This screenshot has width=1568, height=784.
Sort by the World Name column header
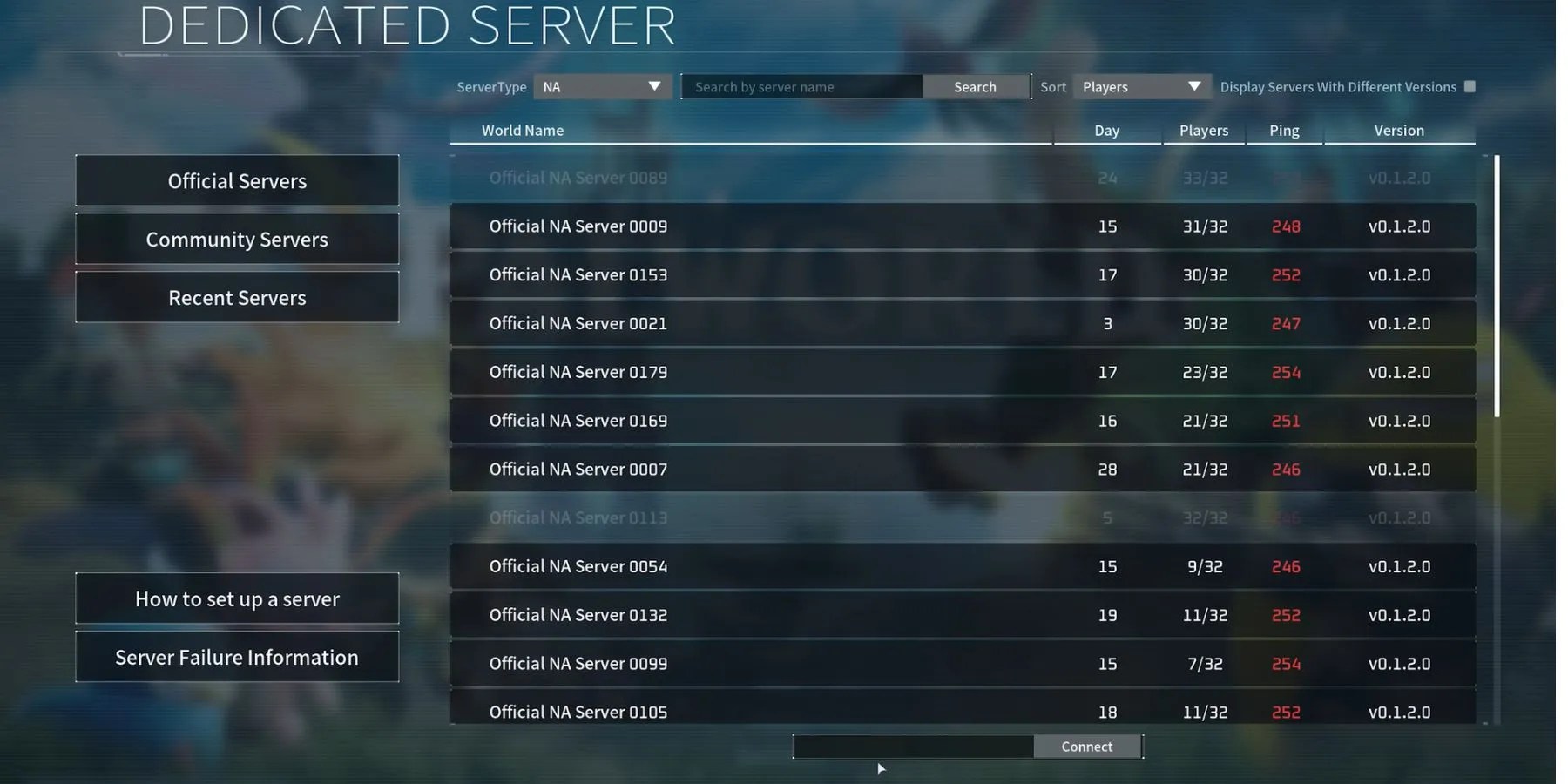[x=522, y=131]
